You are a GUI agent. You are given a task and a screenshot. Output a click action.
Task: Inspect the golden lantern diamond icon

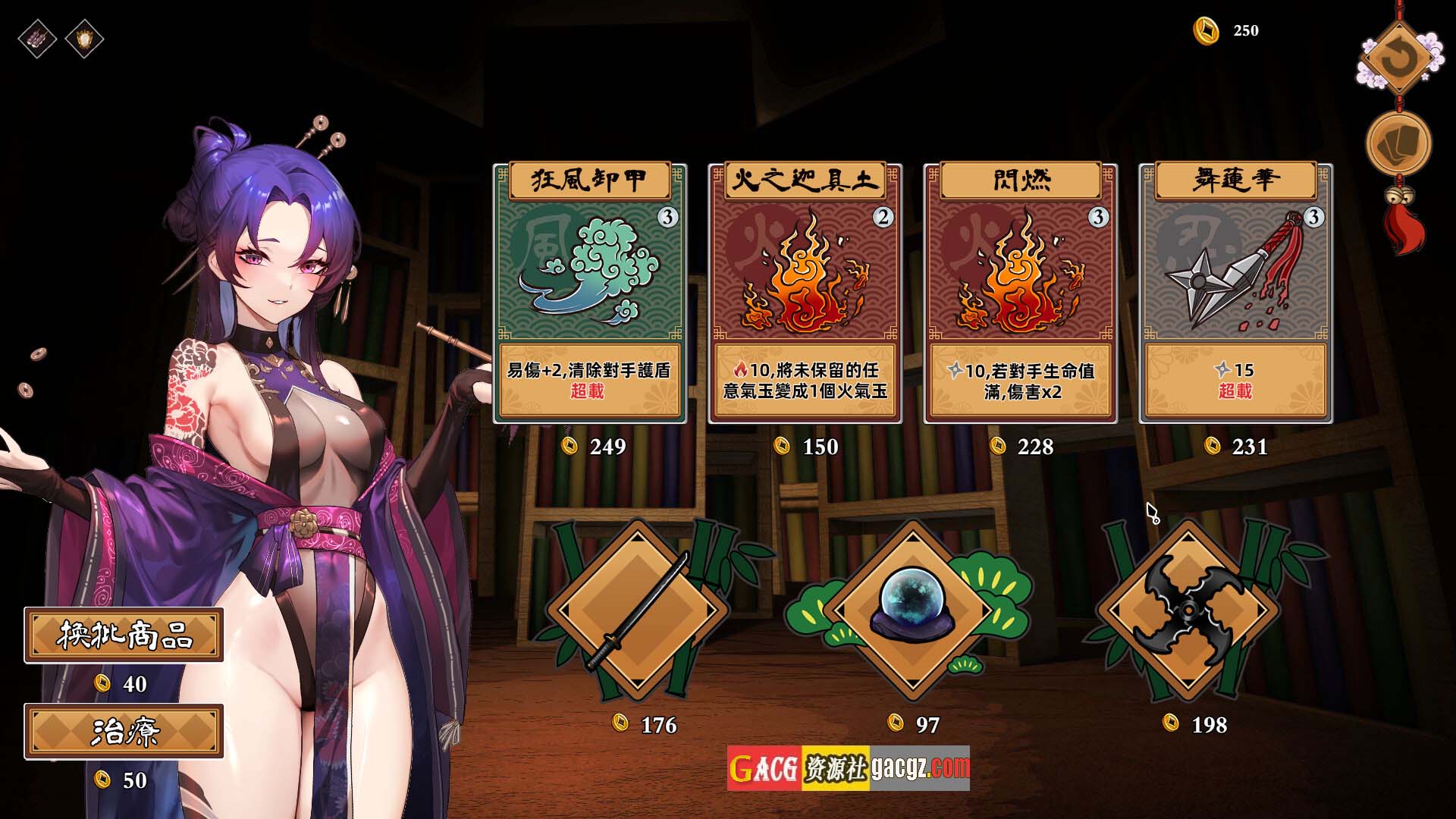(84, 38)
